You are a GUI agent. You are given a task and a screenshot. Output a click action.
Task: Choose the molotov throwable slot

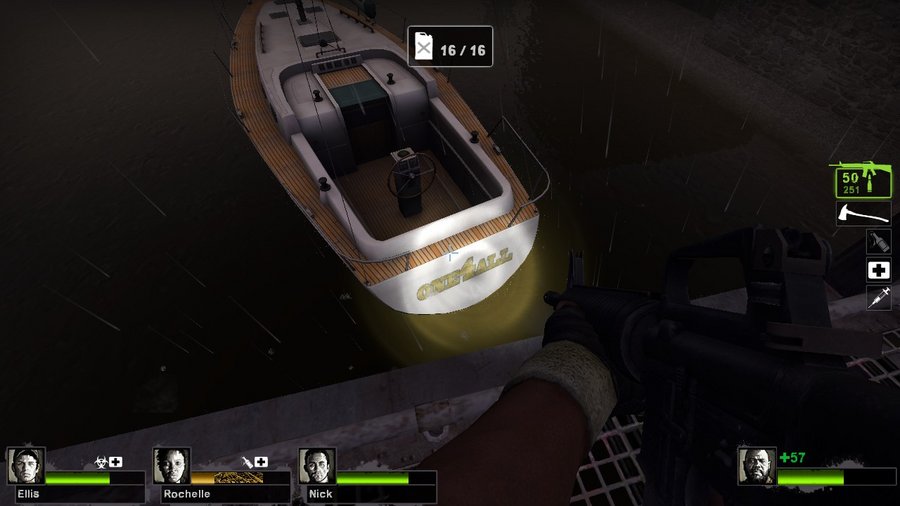coord(878,241)
